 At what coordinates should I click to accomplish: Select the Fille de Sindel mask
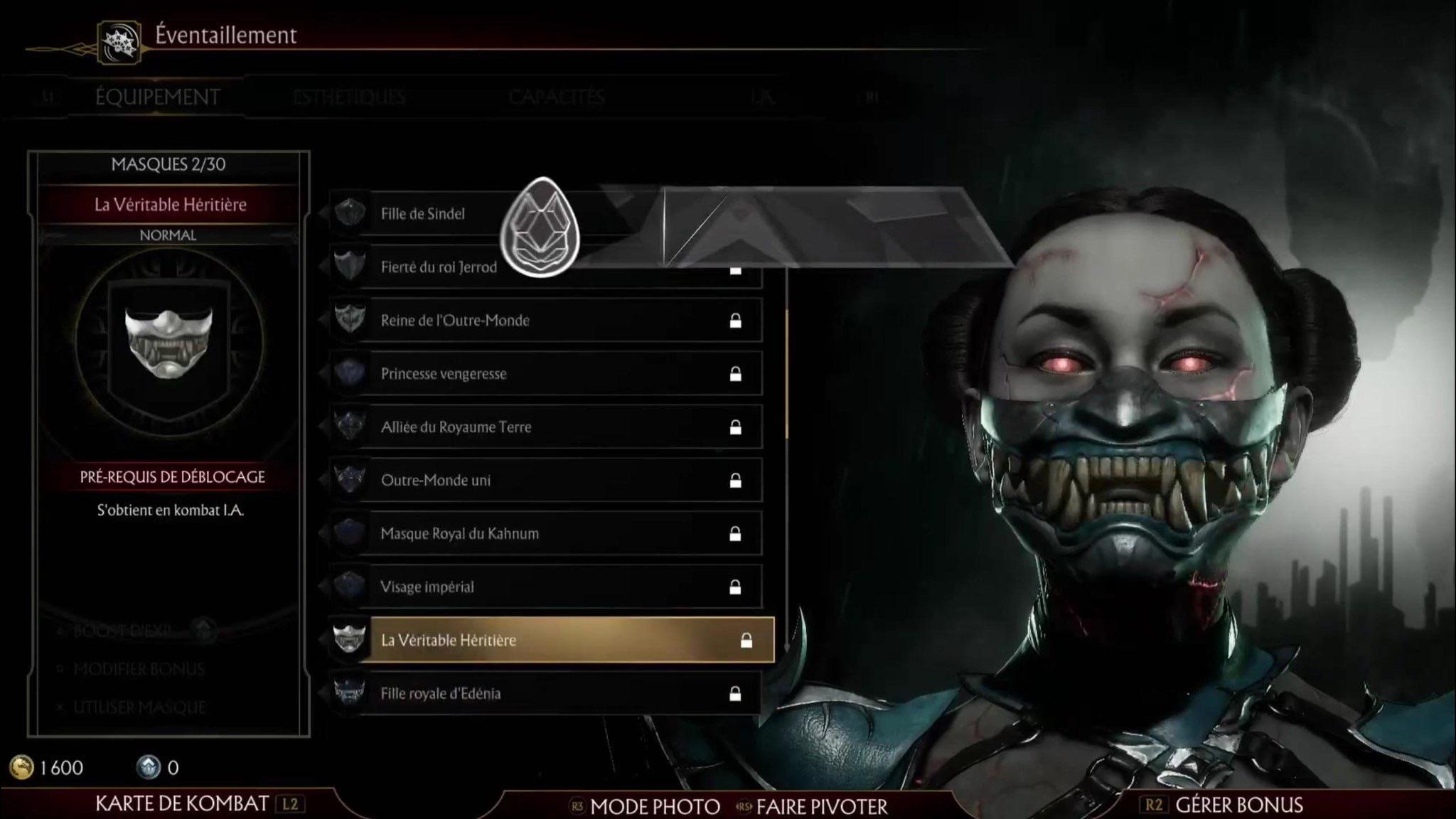(422, 213)
